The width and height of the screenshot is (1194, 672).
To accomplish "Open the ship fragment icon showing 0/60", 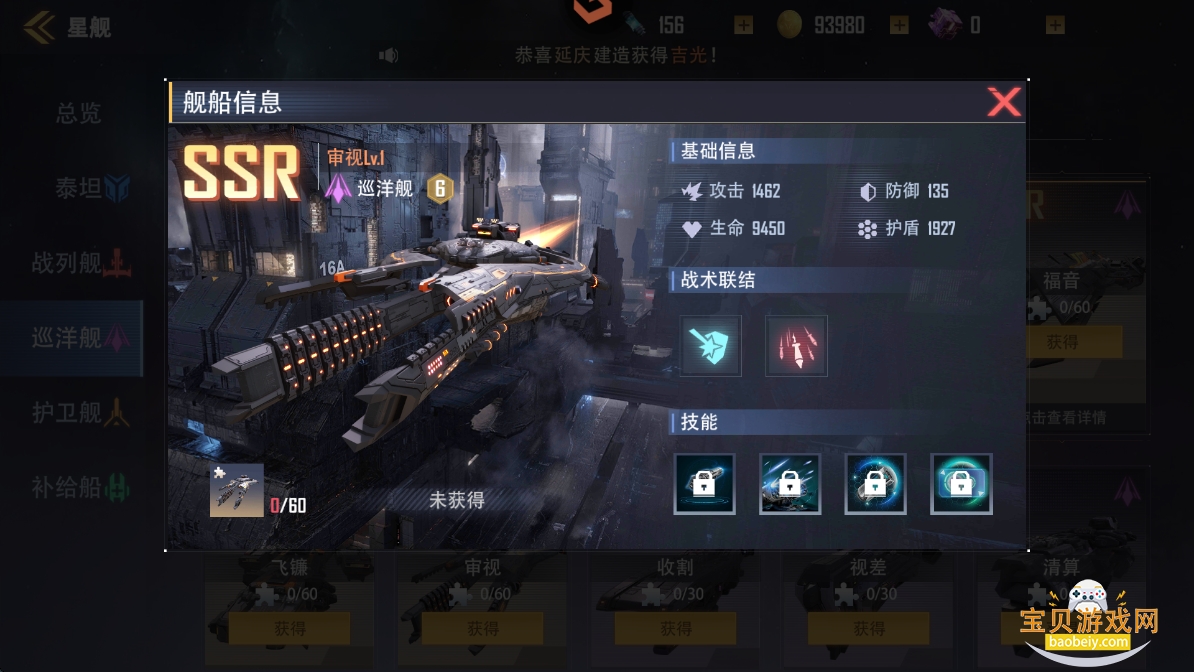I will click(237, 490).
